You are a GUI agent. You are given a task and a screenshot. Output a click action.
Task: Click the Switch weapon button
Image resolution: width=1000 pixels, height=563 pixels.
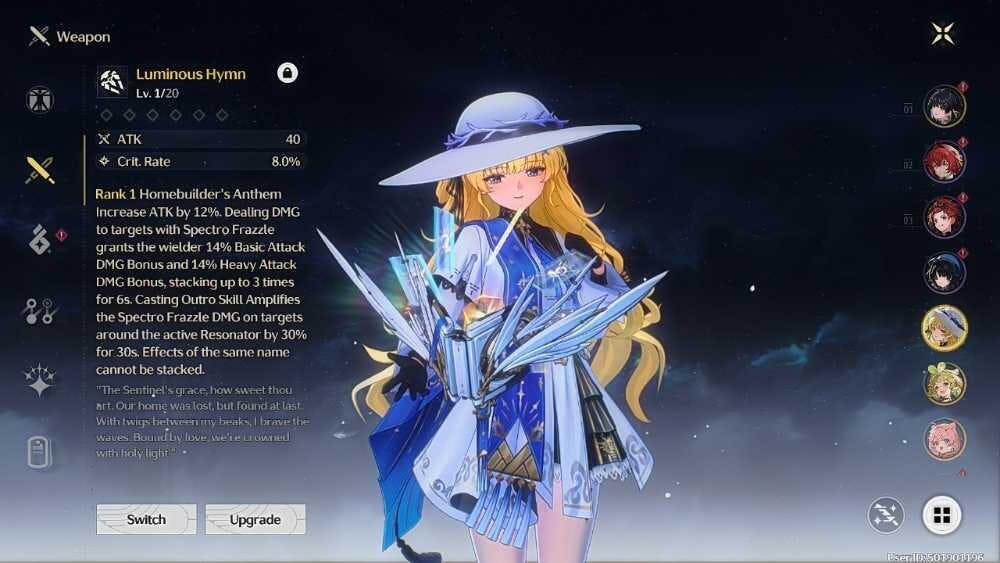(x=146, y=519)
